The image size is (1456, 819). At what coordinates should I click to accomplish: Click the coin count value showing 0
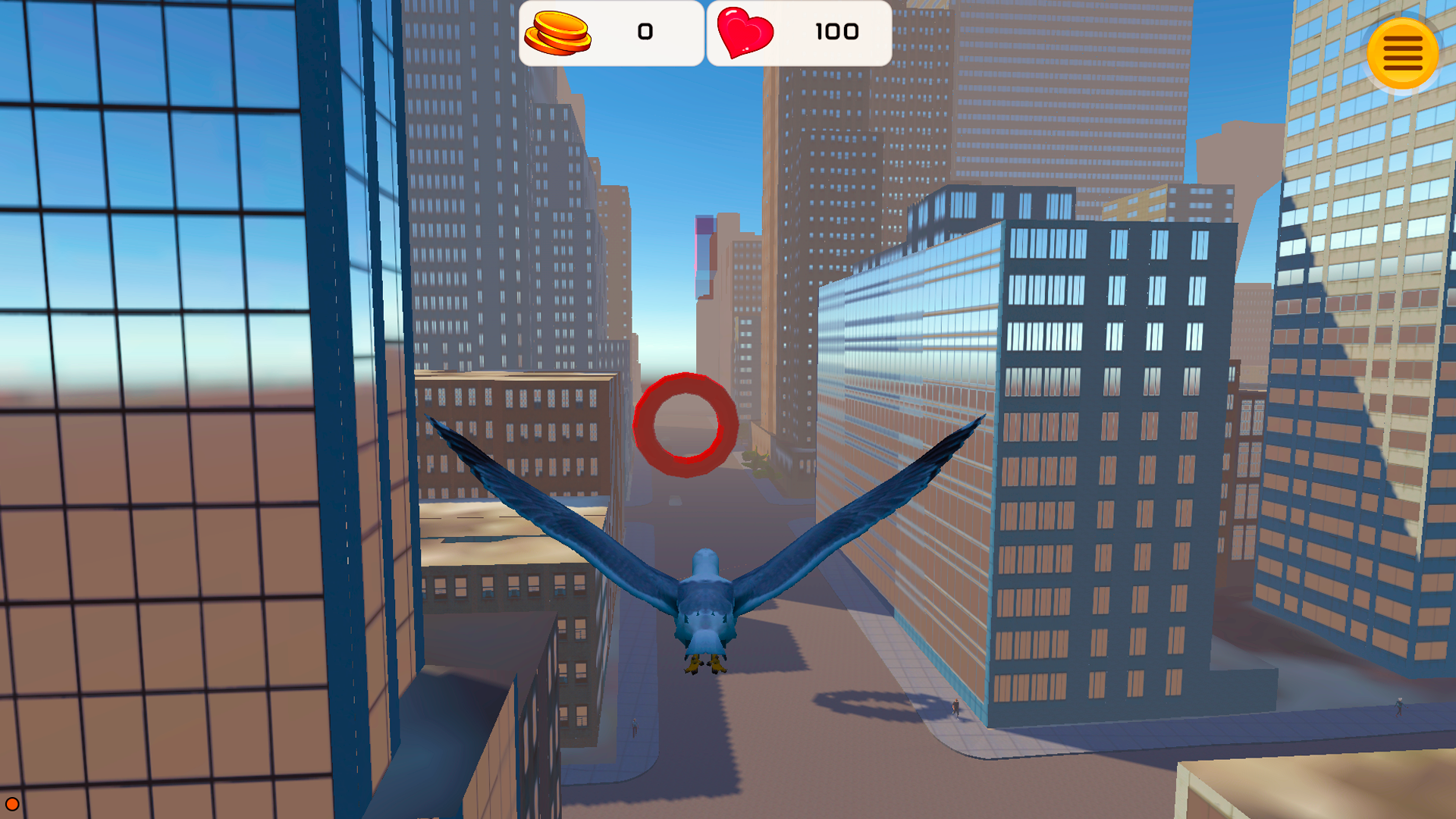(x=643, y=32)
